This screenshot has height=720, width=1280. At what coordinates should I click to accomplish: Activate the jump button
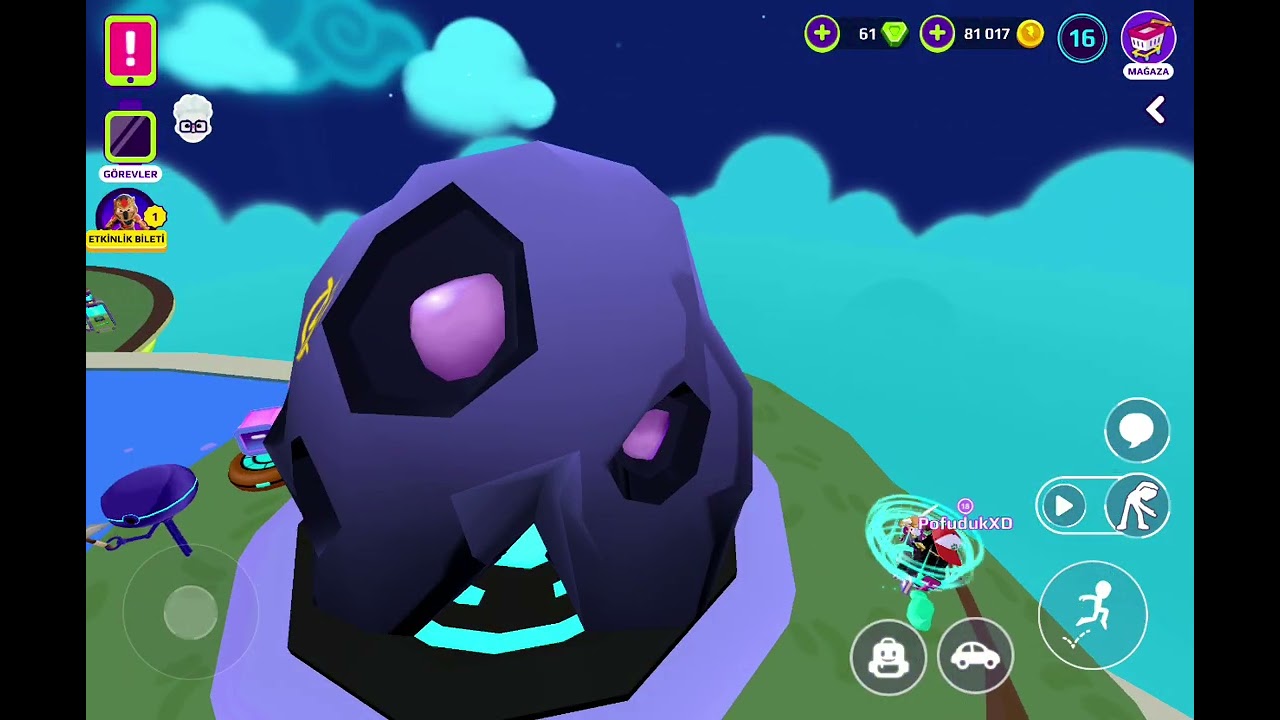(1092, 615)
